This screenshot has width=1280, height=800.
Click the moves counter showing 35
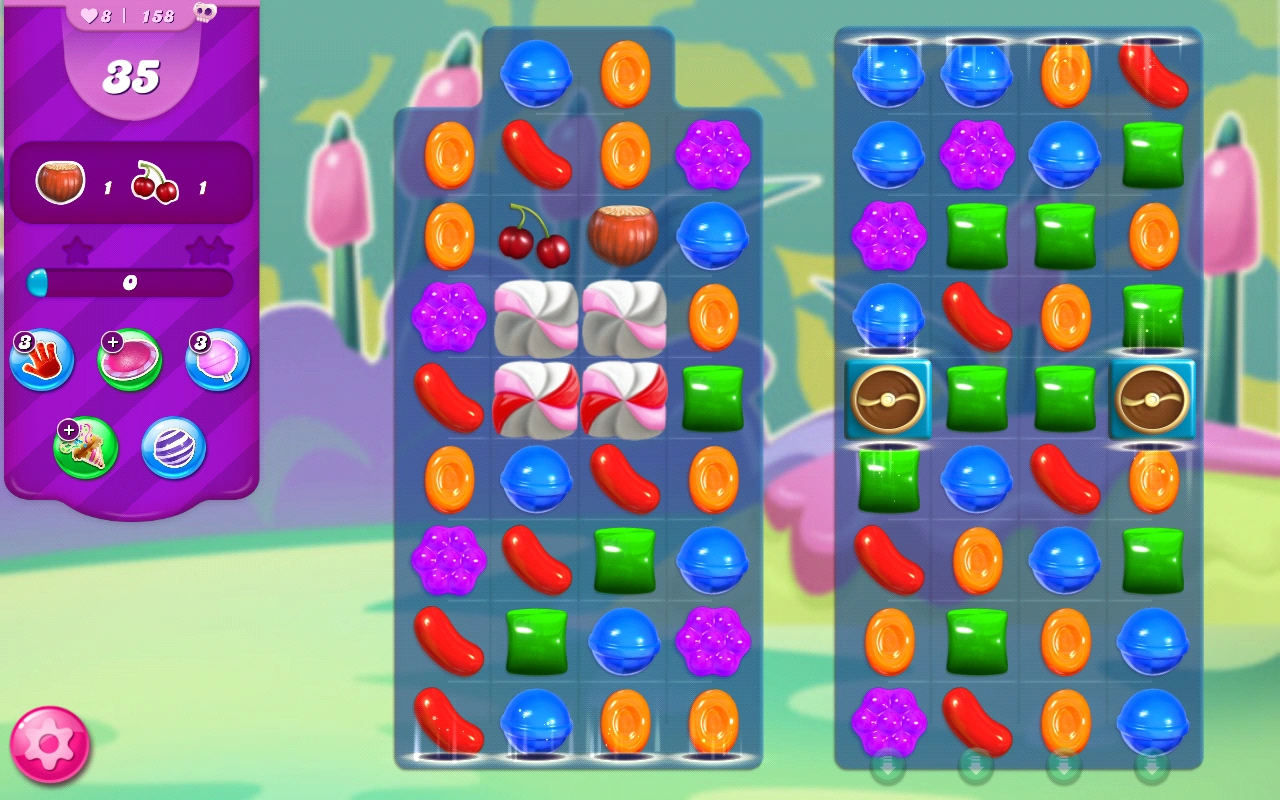coord(132,76)
